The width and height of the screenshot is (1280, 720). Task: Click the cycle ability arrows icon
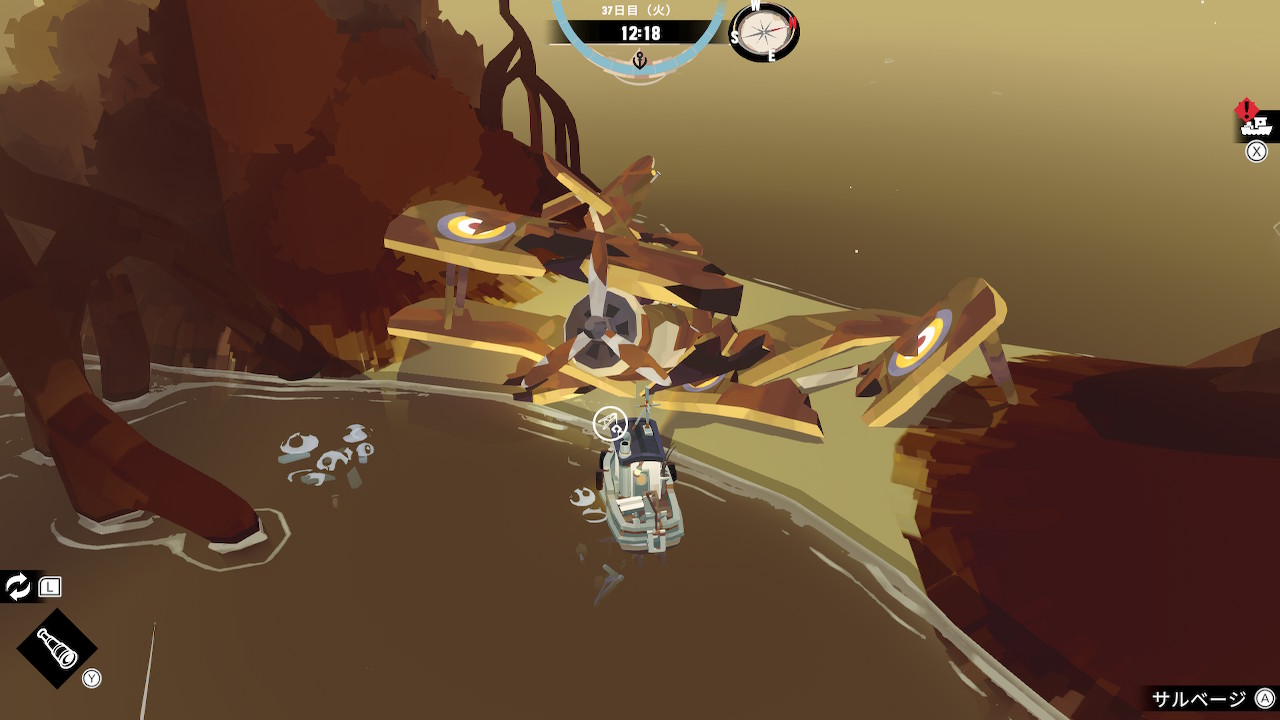tap(18, 587)
